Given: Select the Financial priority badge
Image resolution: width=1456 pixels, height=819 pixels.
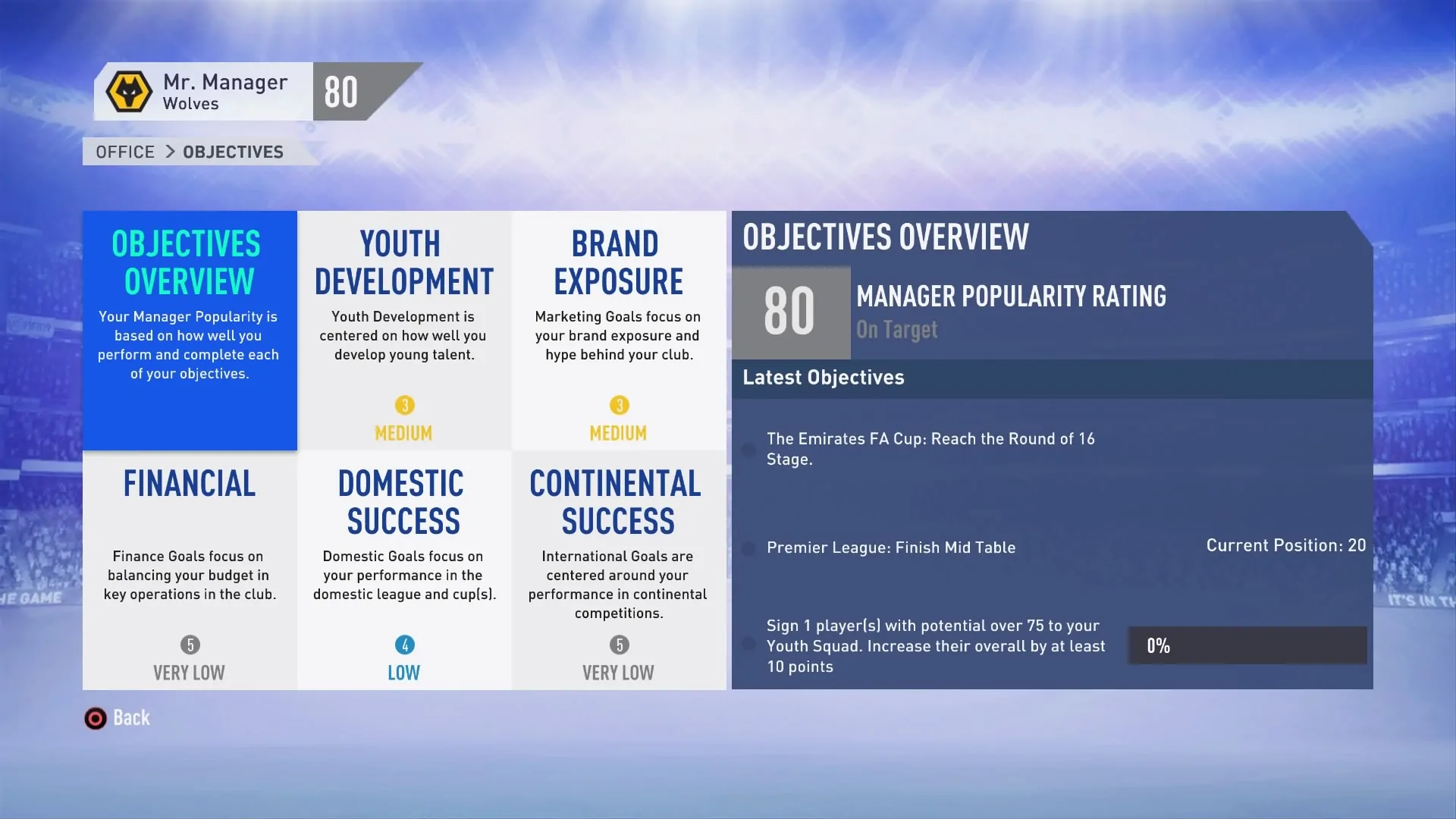Looking at the screenshot, I should click(189, 646).
